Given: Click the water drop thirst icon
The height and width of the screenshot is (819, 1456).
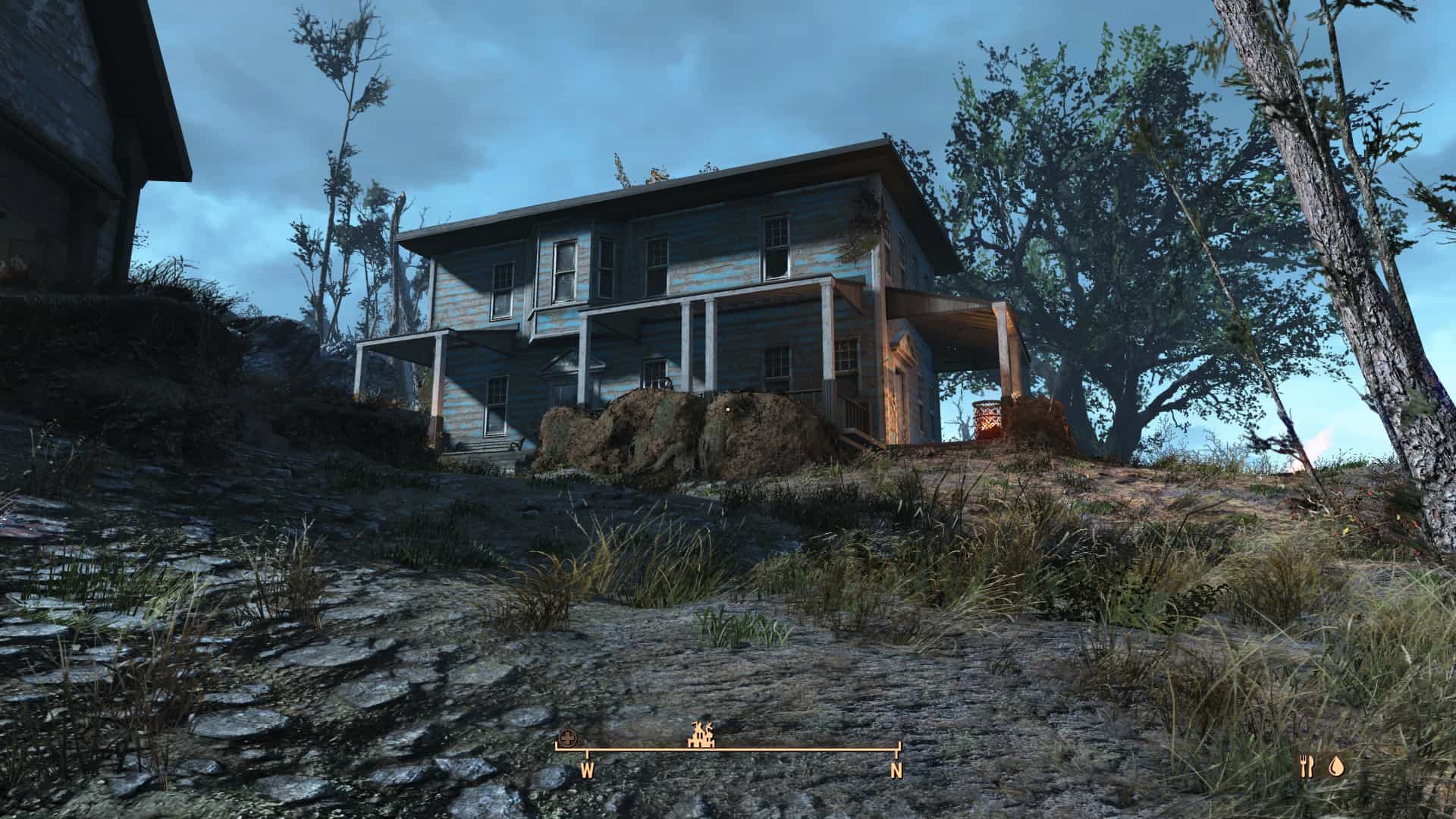Looking at the screenshot, I should (1335, 767).
